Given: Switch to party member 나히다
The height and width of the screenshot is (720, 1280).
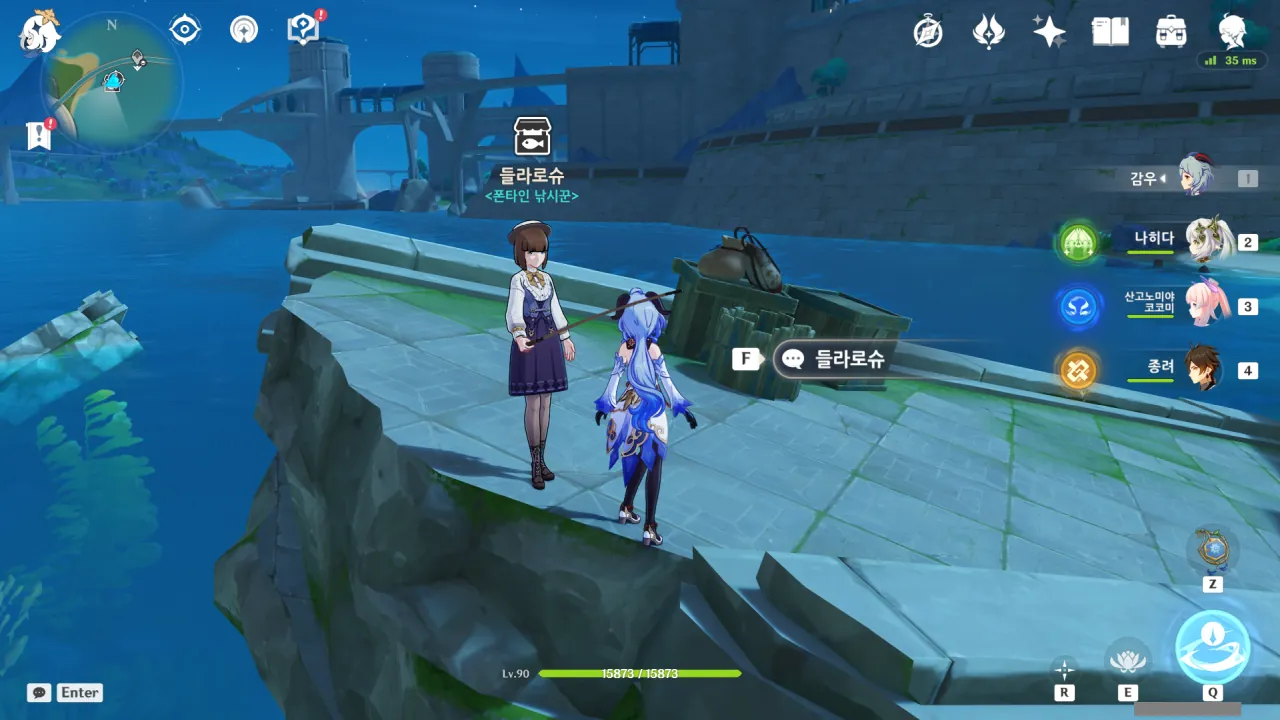Looking at the screenshot, I should tap(1208, 241).
